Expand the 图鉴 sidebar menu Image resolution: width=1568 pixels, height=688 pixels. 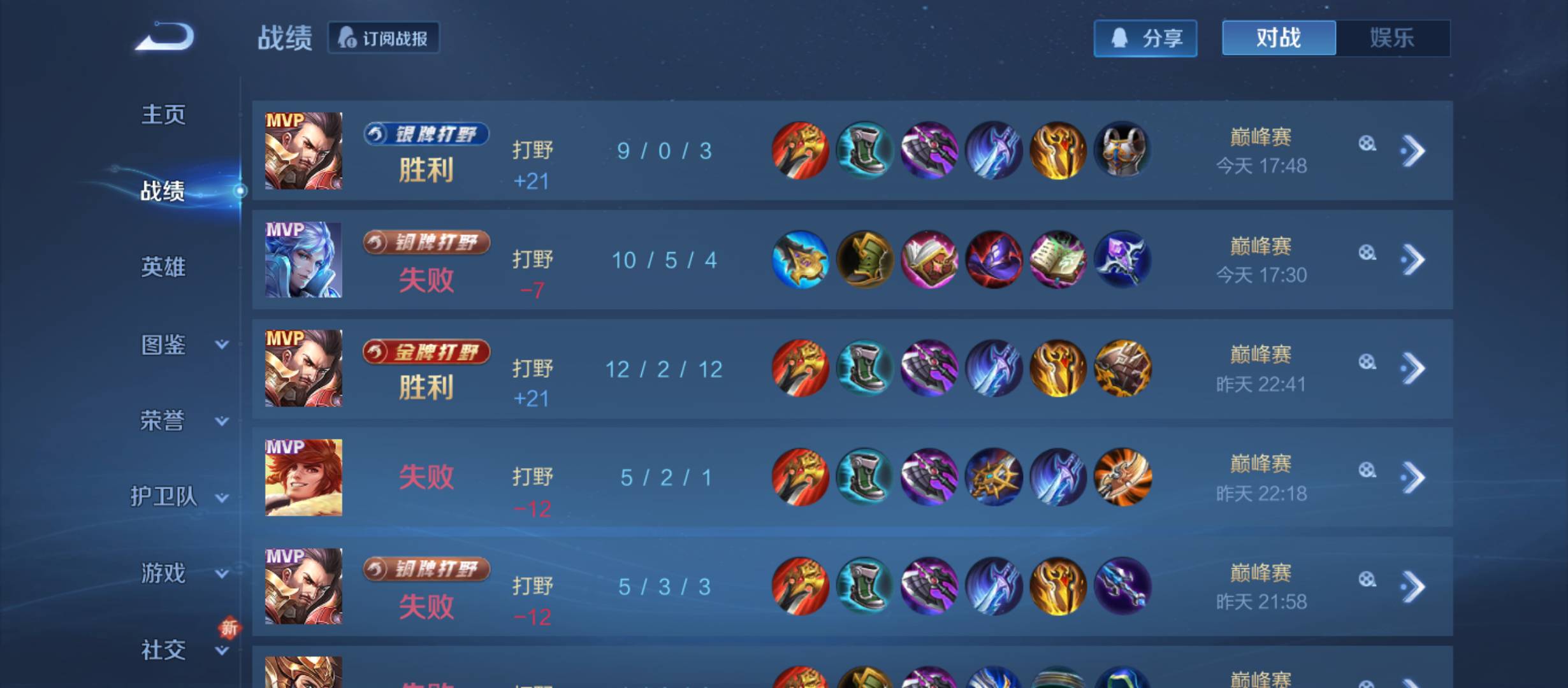[x=182, y=345]
